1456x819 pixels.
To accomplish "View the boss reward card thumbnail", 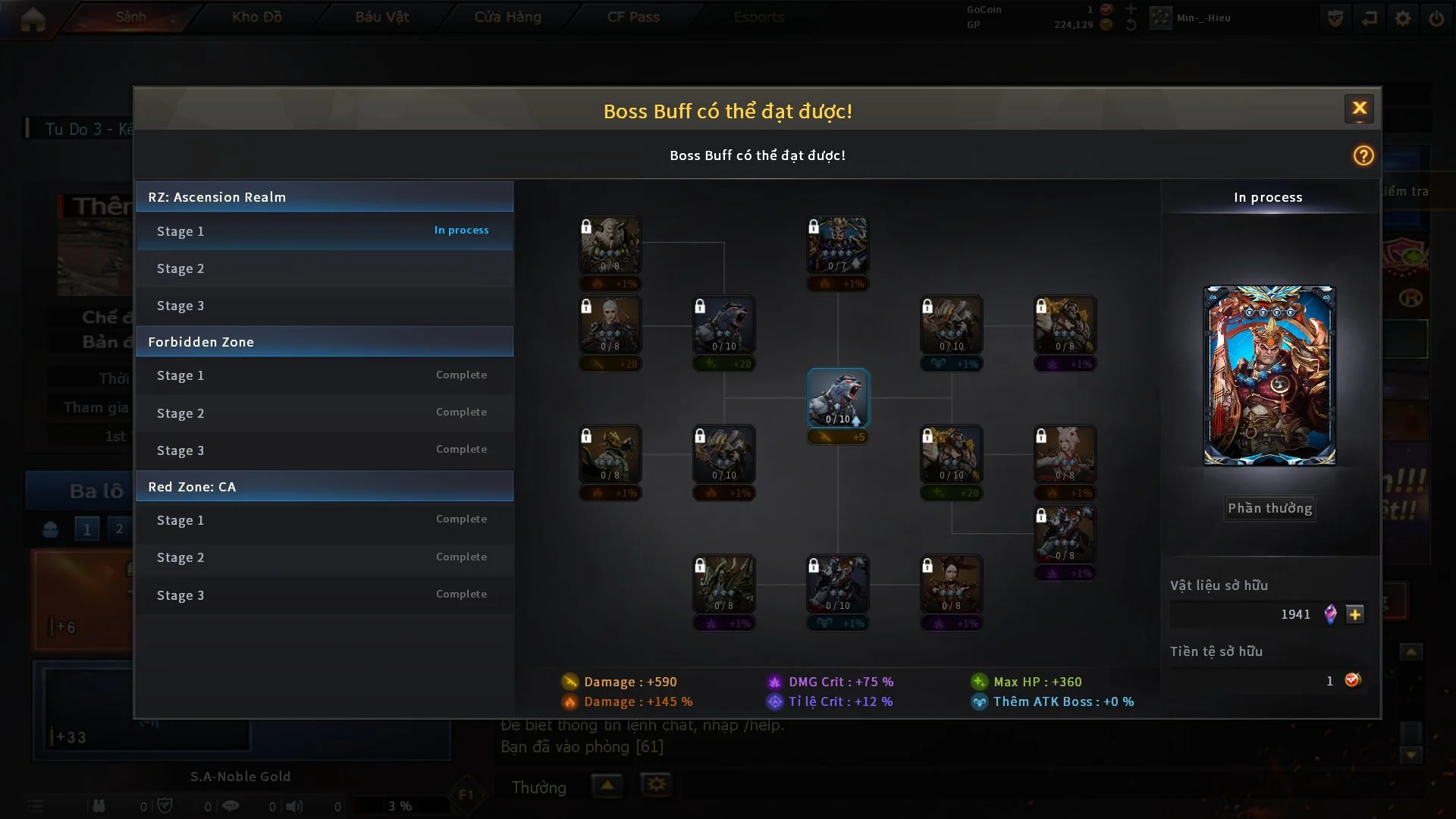I will pyautogui.click(x=1269, y=375).
